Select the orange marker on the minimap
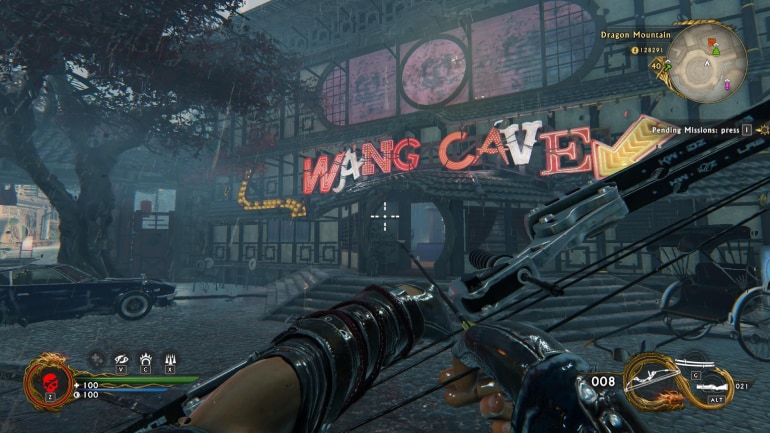The height and width of the screenshot is (433, 770). pyautogui.click(x=712, y=42)
